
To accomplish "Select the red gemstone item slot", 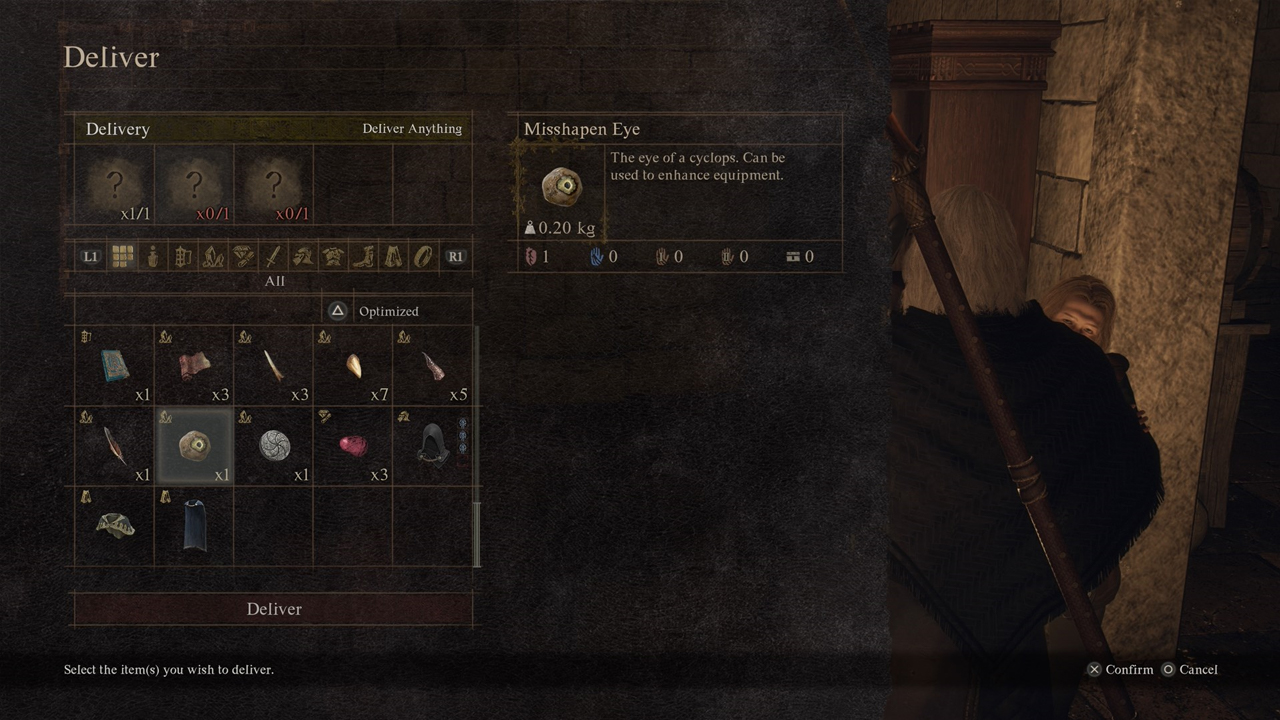I will click(x=352, y=446).
